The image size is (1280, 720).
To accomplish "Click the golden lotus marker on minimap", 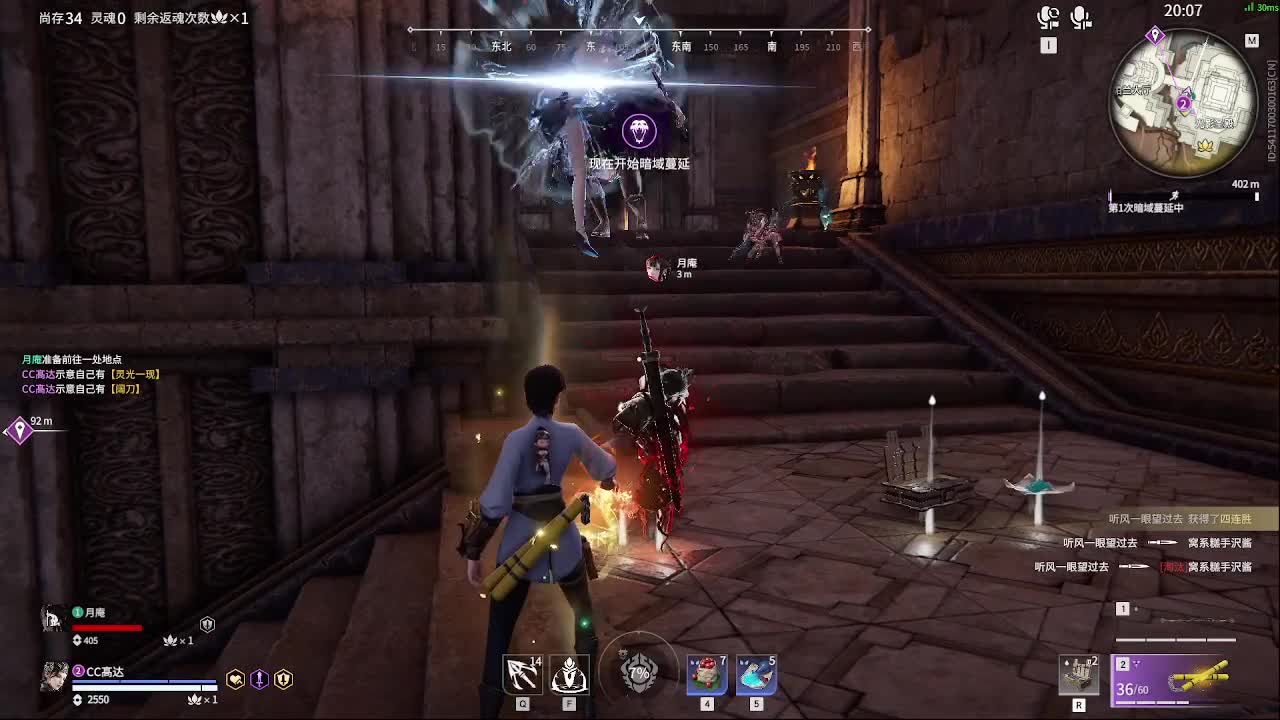I will (1205, 146).
